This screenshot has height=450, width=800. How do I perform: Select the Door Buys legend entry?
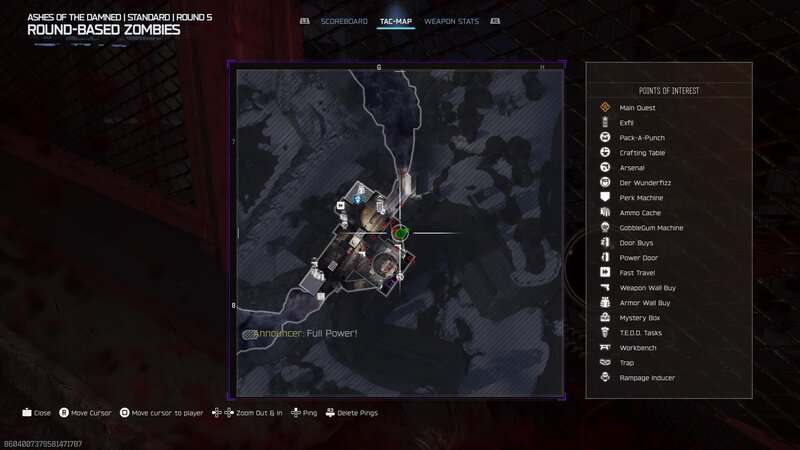click(637, 242)
